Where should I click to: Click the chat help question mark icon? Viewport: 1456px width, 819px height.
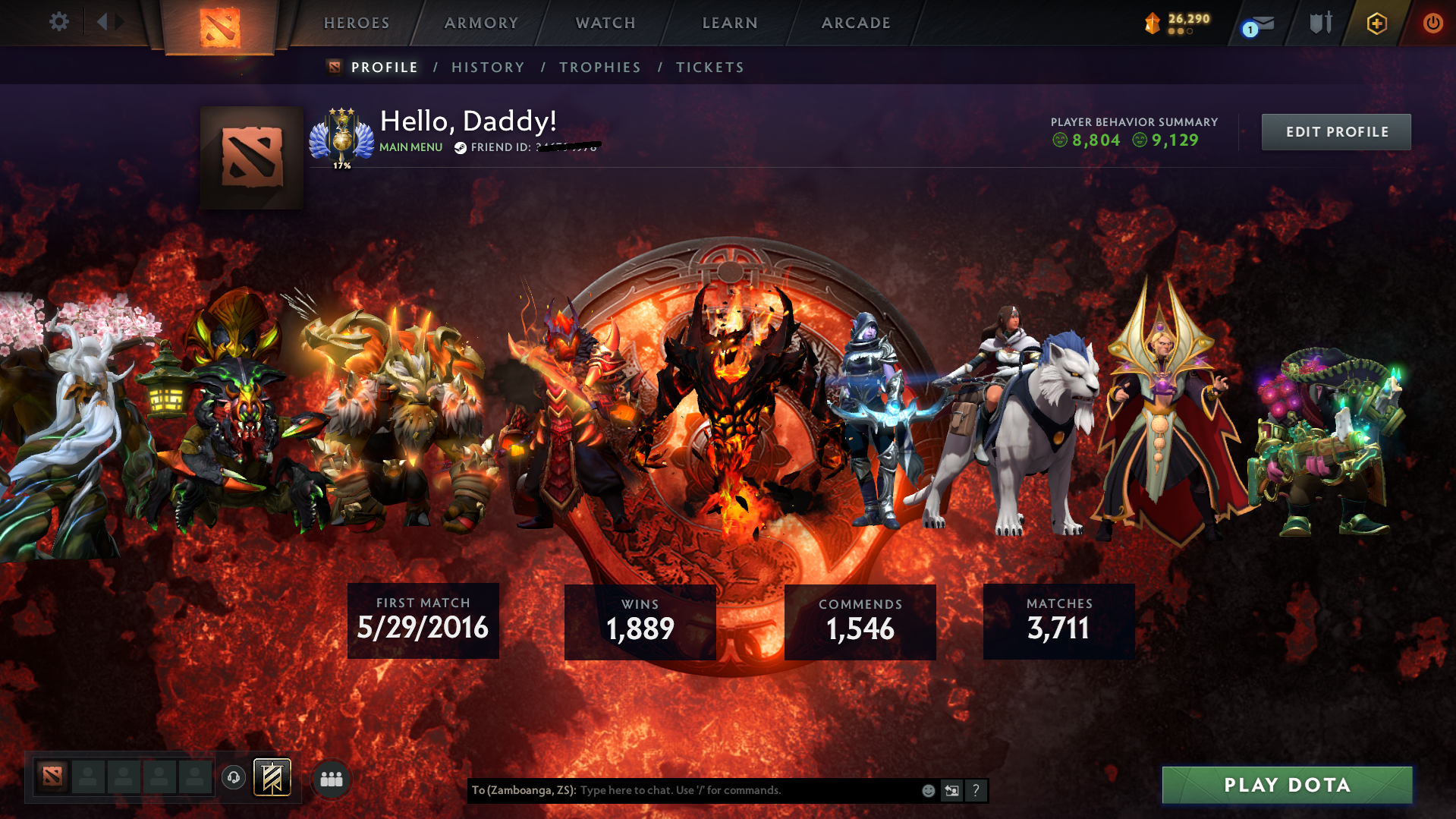(976, 790)
